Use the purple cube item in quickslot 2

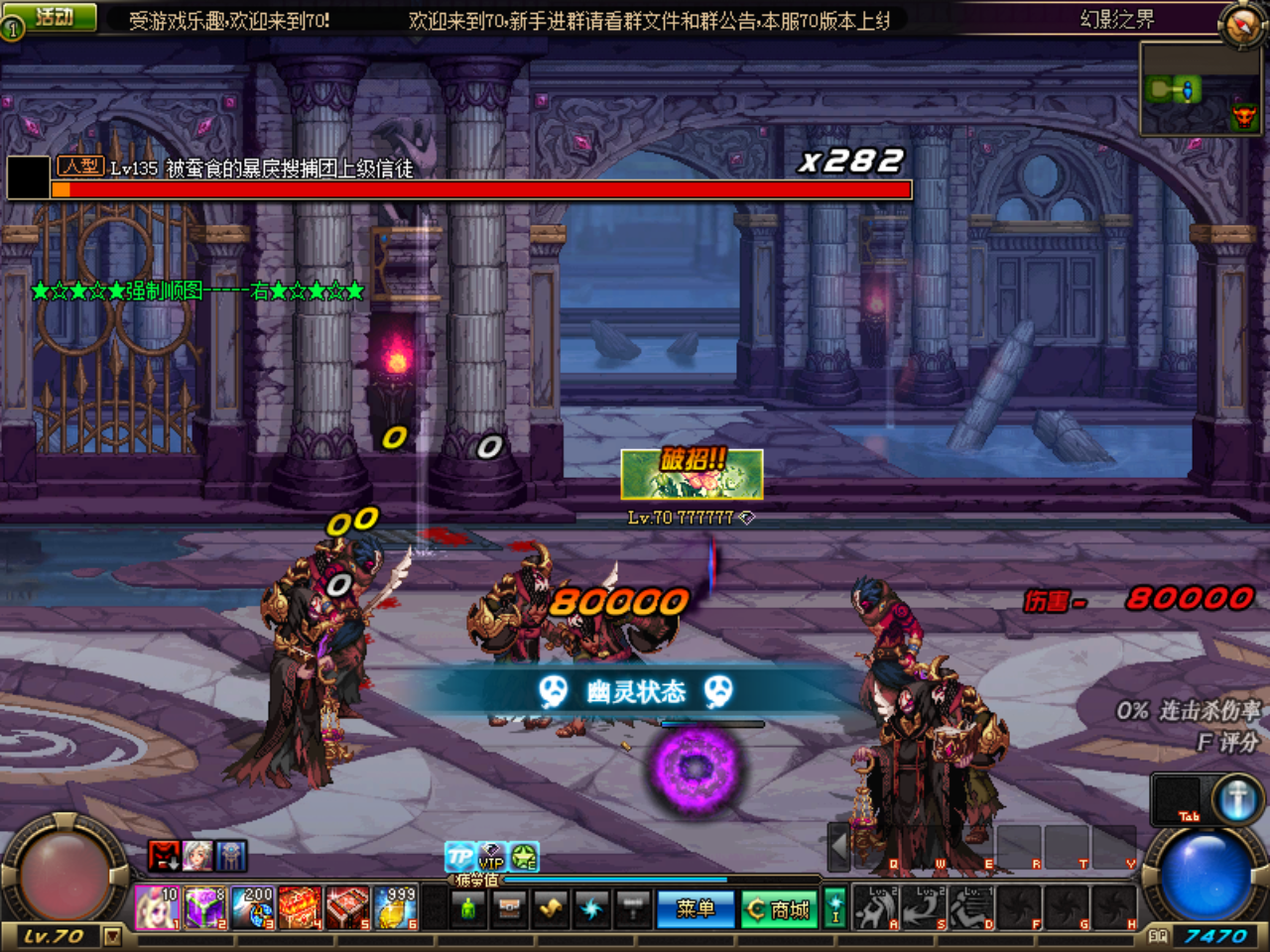tap(205, 906)
